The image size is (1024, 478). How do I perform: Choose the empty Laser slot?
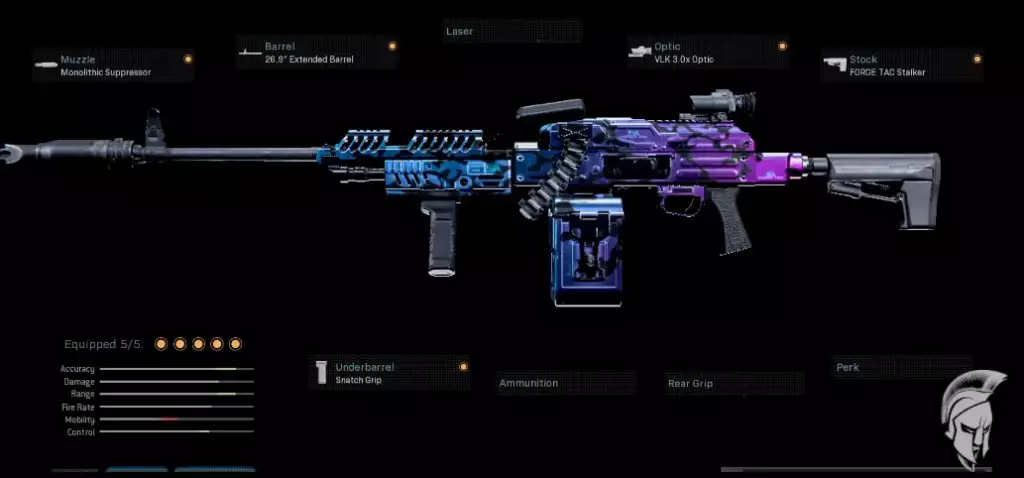pos(511,32)
